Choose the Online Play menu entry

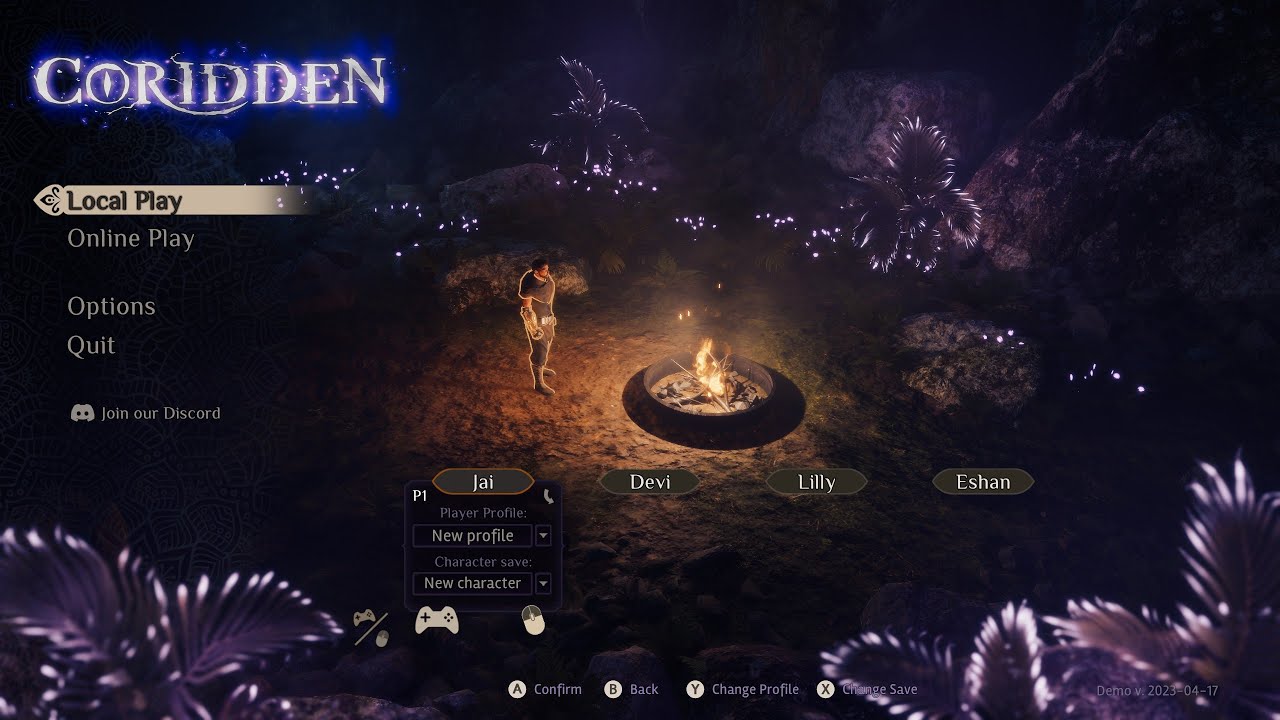point(131,239)
